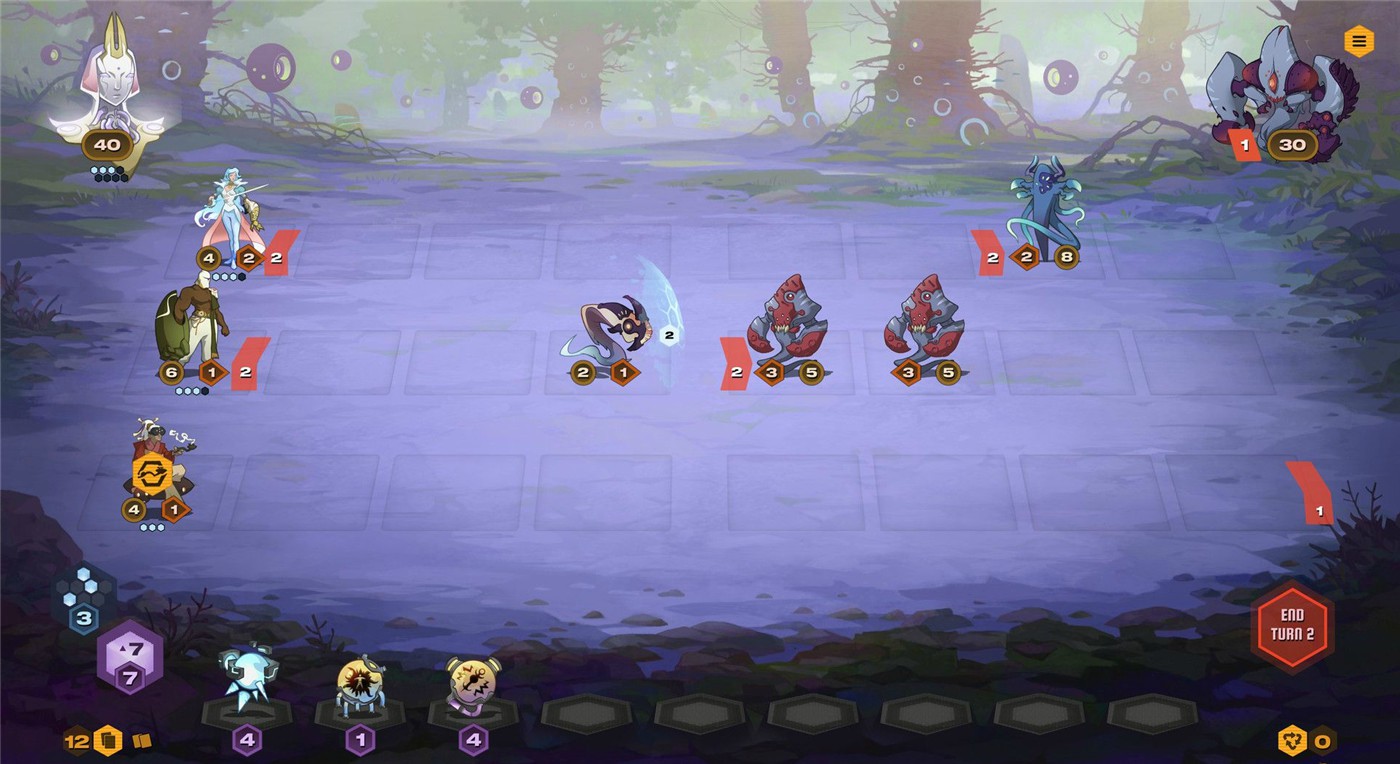Select the shielded serpent unit
This screenshot has width=1400, height=764.
[612, 328]
